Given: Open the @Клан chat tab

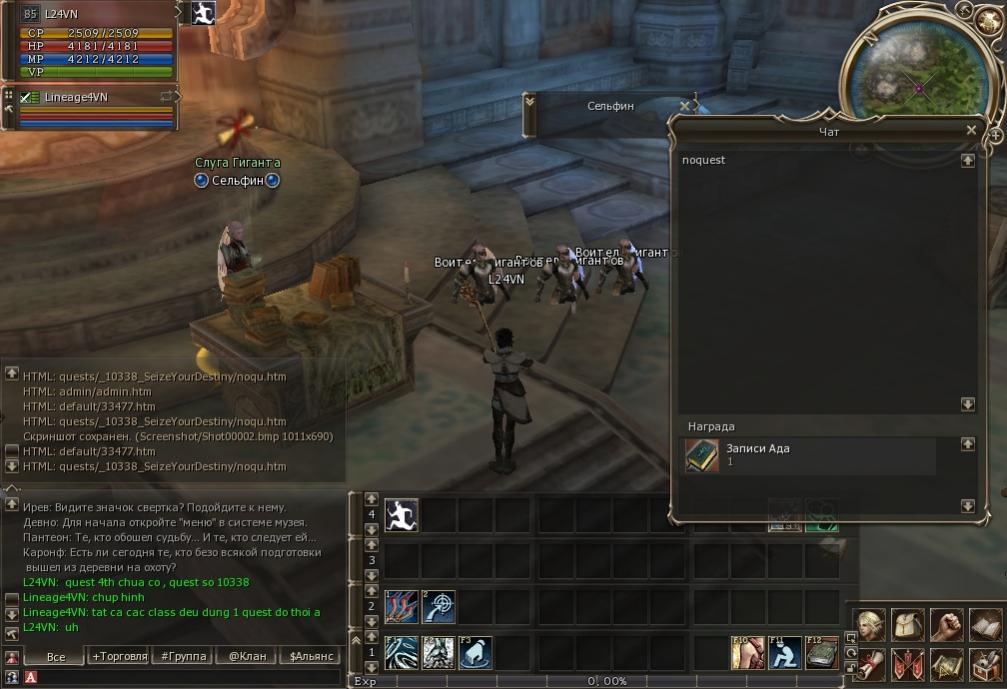Looking at the screenshot, I should [x=246, y=656].
